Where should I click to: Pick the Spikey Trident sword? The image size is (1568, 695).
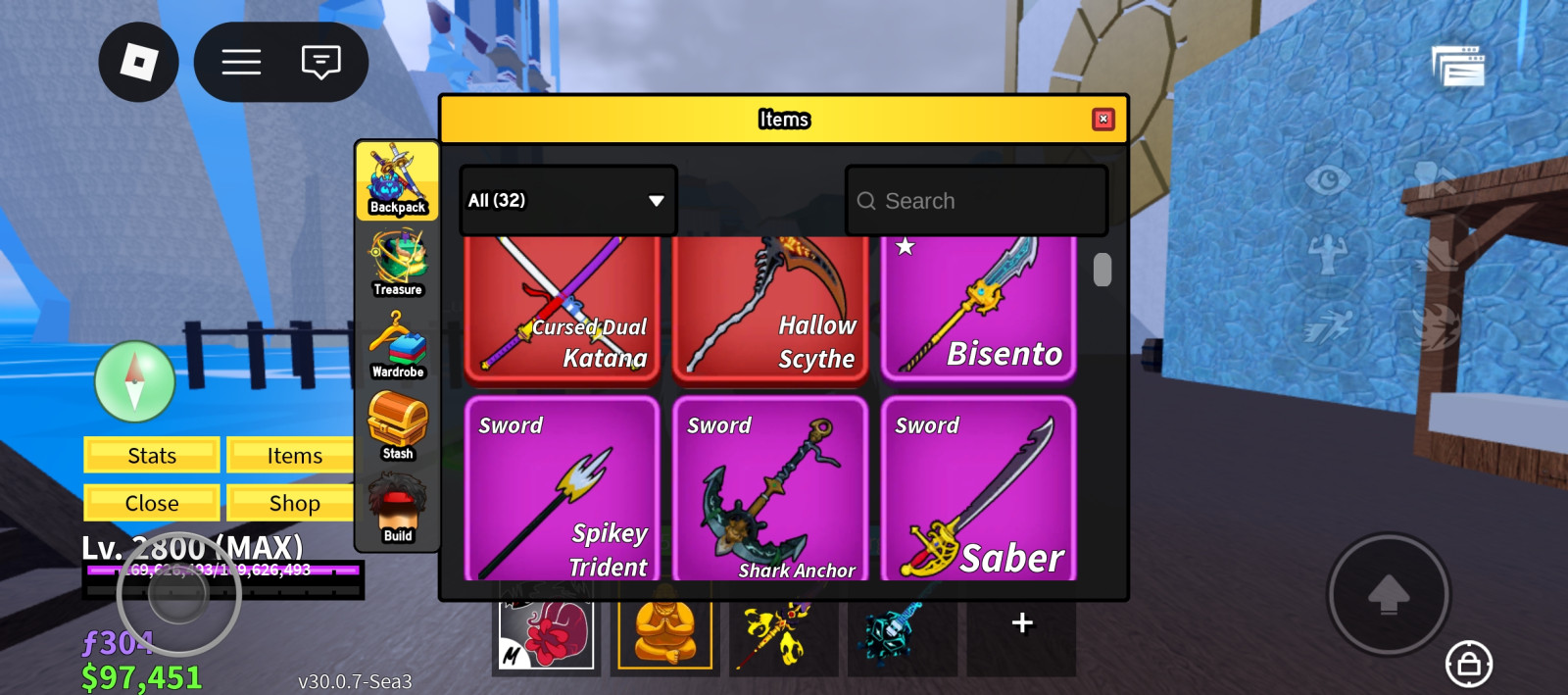tap(563, 489)
